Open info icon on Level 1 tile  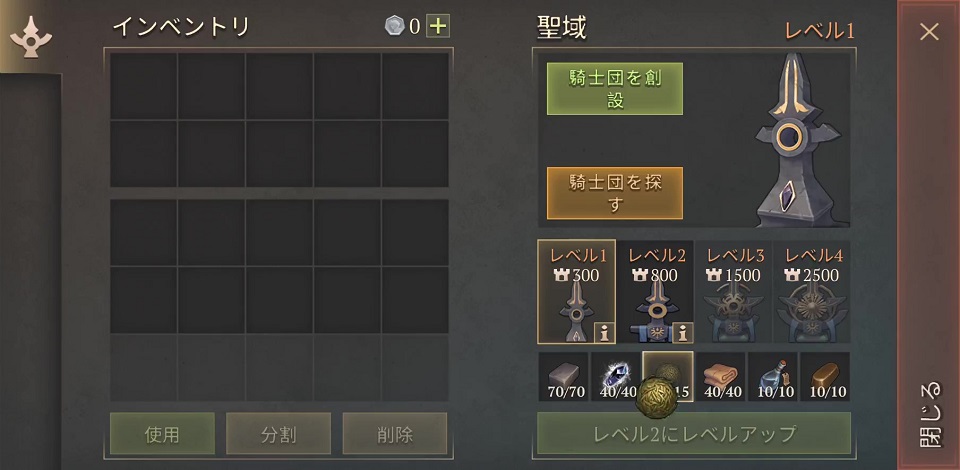[x=603, y=332]
